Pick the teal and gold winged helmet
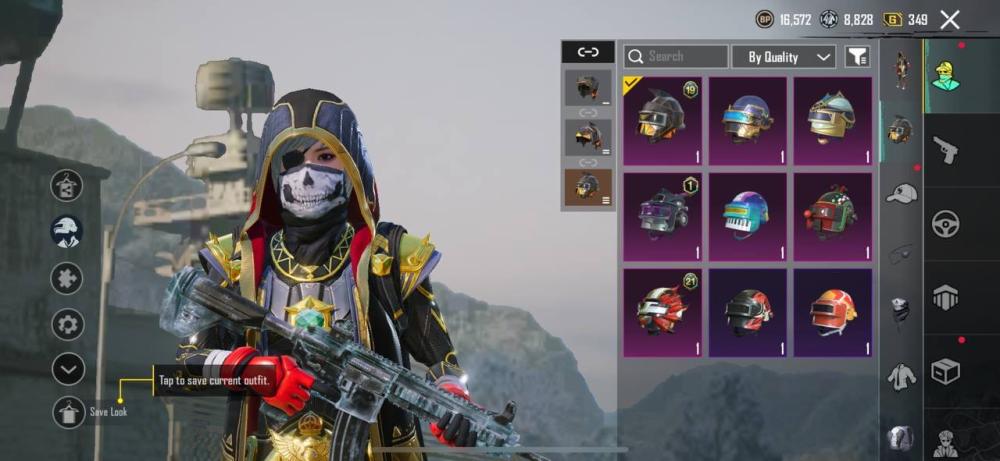The image size is (1000, 461). tap(832, 121)
